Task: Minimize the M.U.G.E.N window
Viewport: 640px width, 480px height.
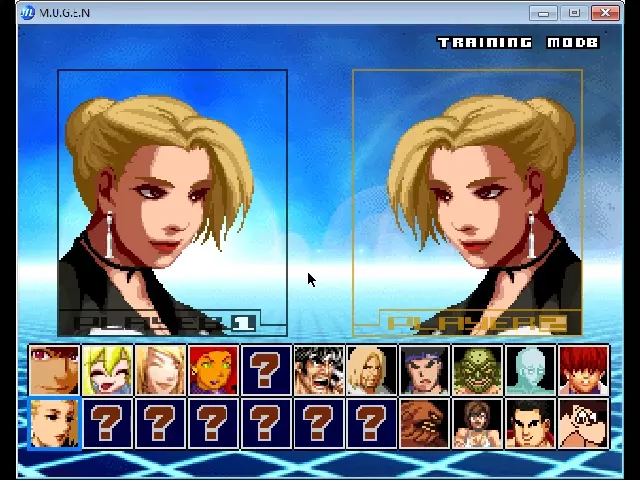Action: pos(543,13)
